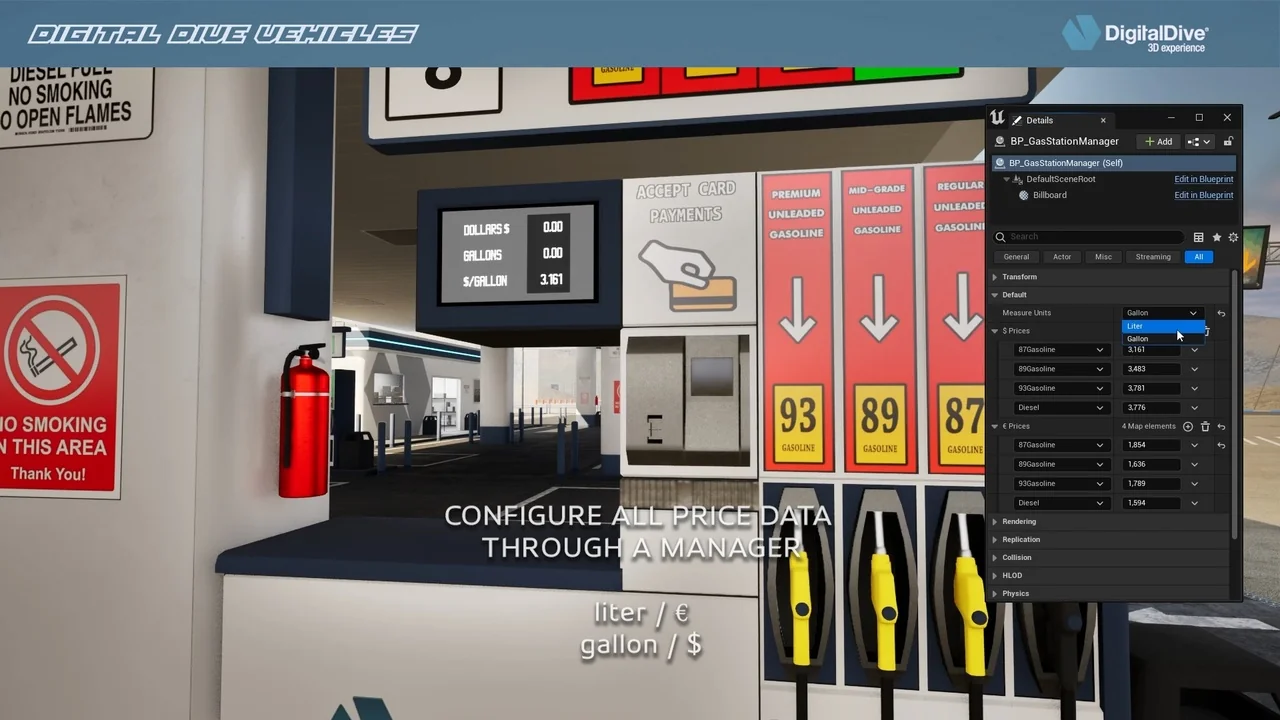This screenshot has width=1280, height=720.
Task: Click the lock icon in Details panel
Action: click(x=1228, y=141)
